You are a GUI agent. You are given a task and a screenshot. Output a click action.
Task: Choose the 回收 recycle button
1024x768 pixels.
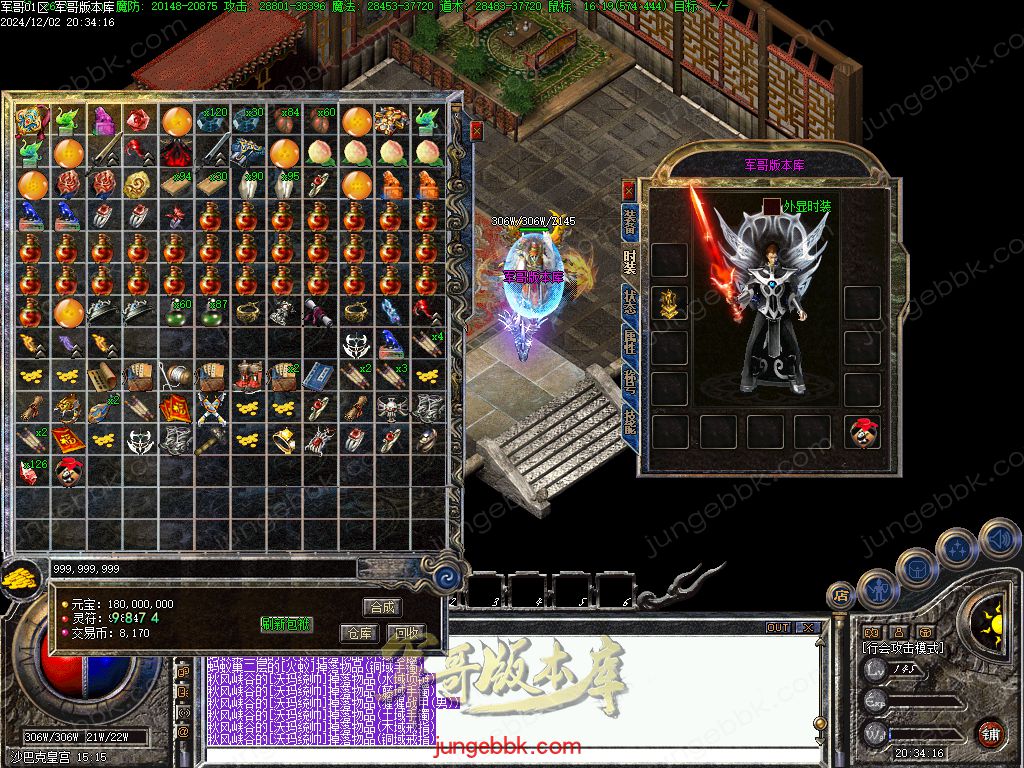coord(406,633)
